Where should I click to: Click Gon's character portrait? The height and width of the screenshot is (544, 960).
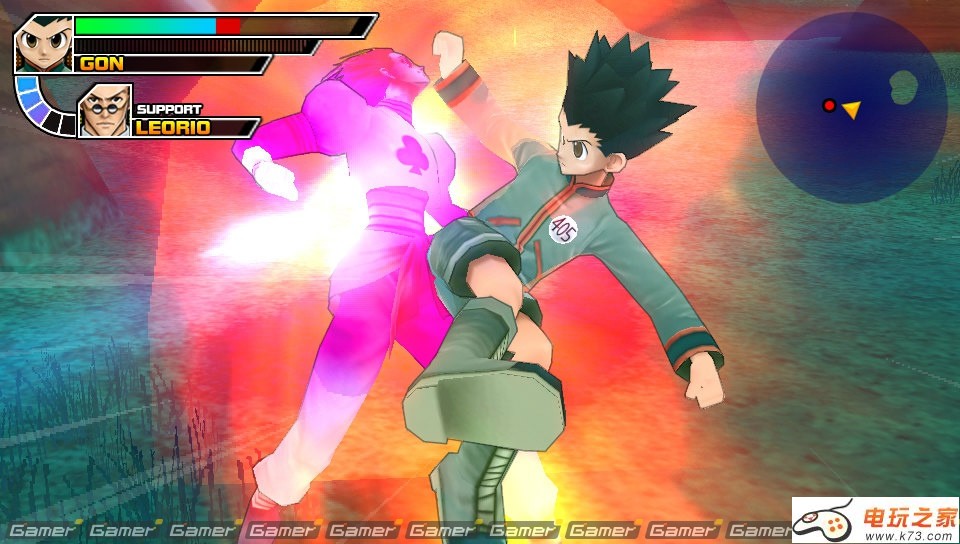point(43,43)
